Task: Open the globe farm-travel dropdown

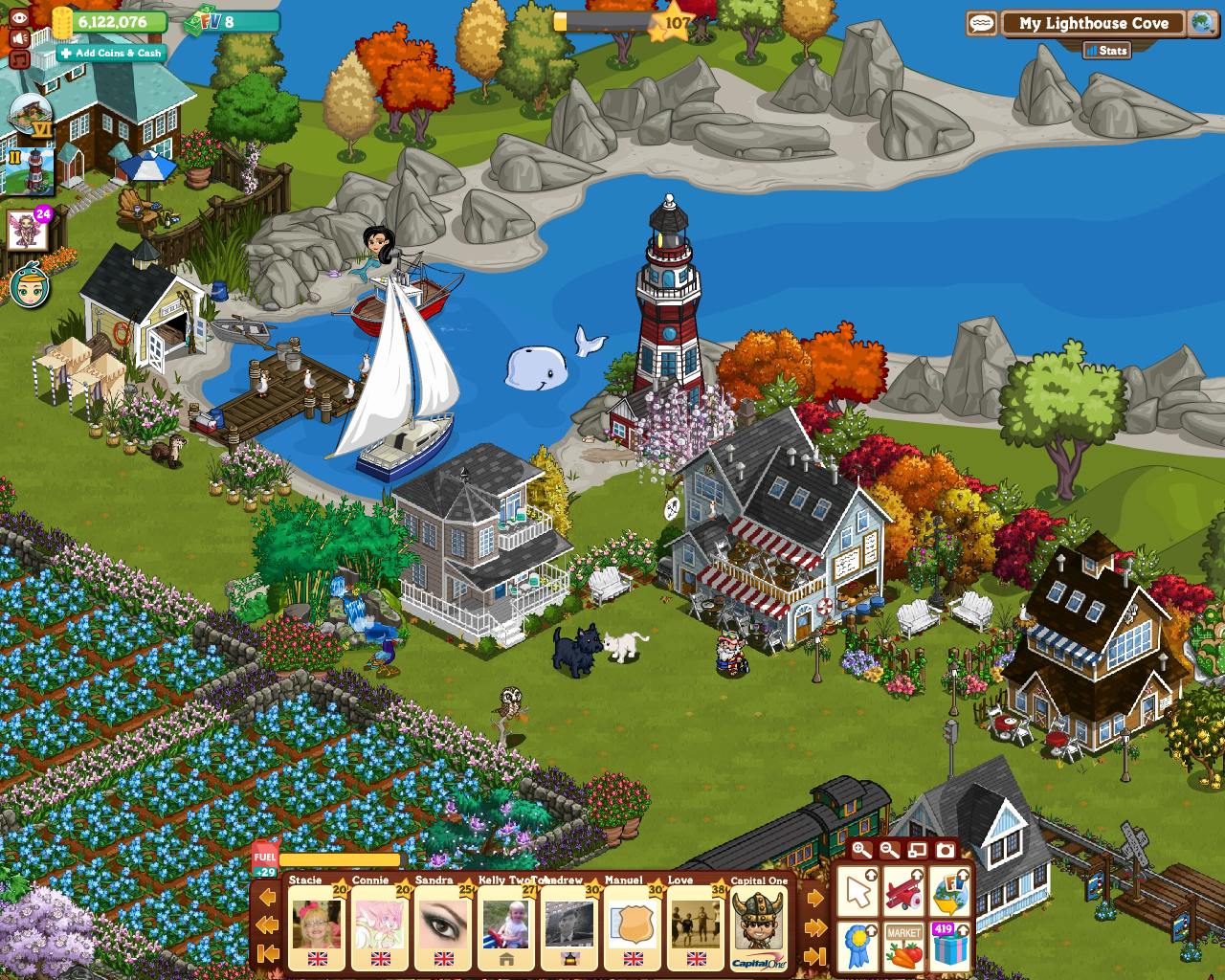Action: click(1202, 23)
